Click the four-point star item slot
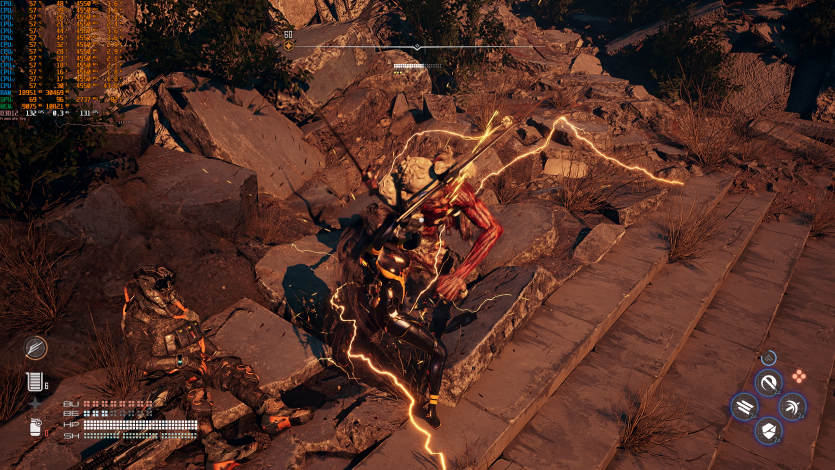The height and width of the screenshot is (470, 835). pos(34,404)
